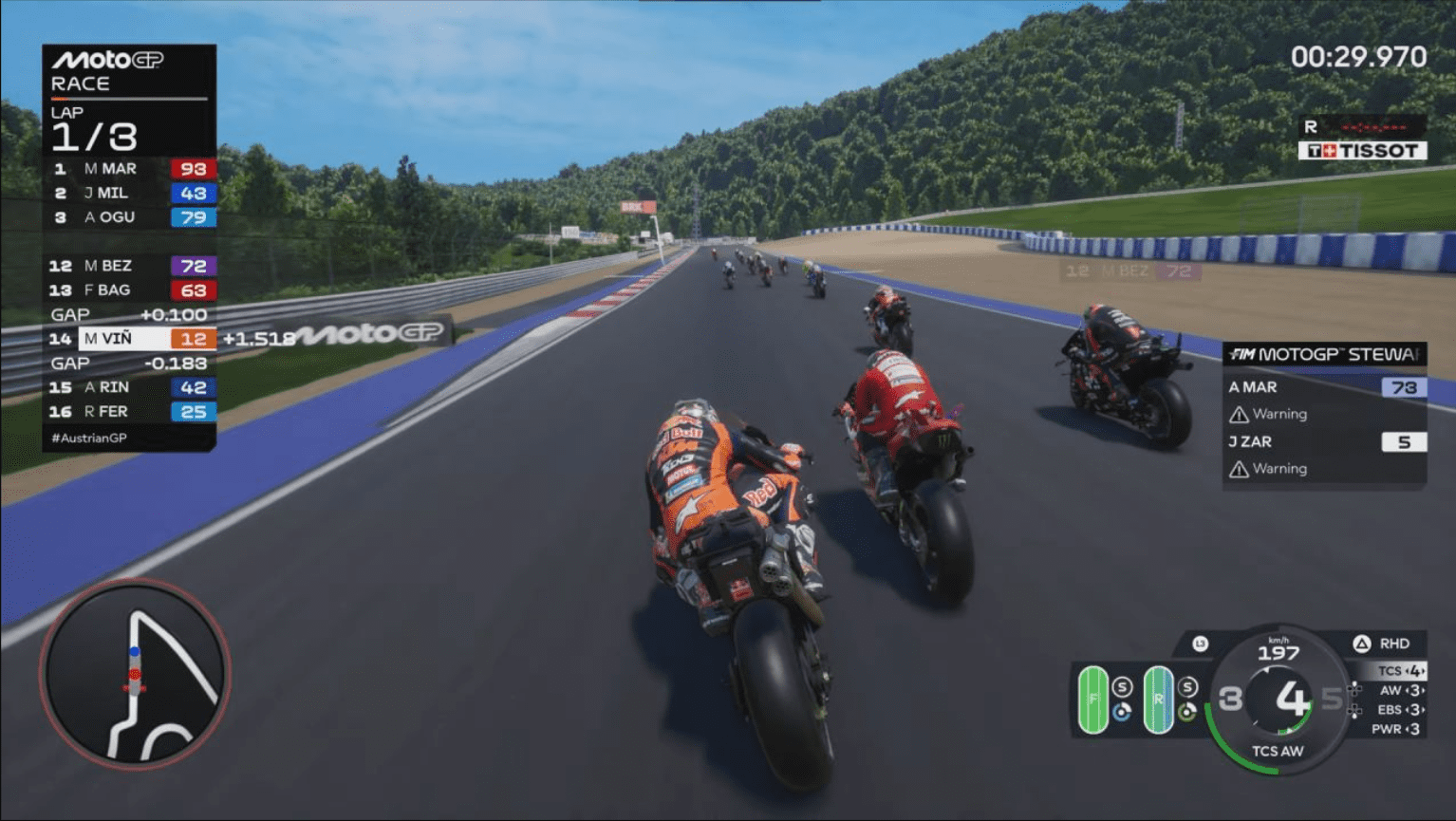Increase TCS level using its arrow selector

(x=1421, y=671)
